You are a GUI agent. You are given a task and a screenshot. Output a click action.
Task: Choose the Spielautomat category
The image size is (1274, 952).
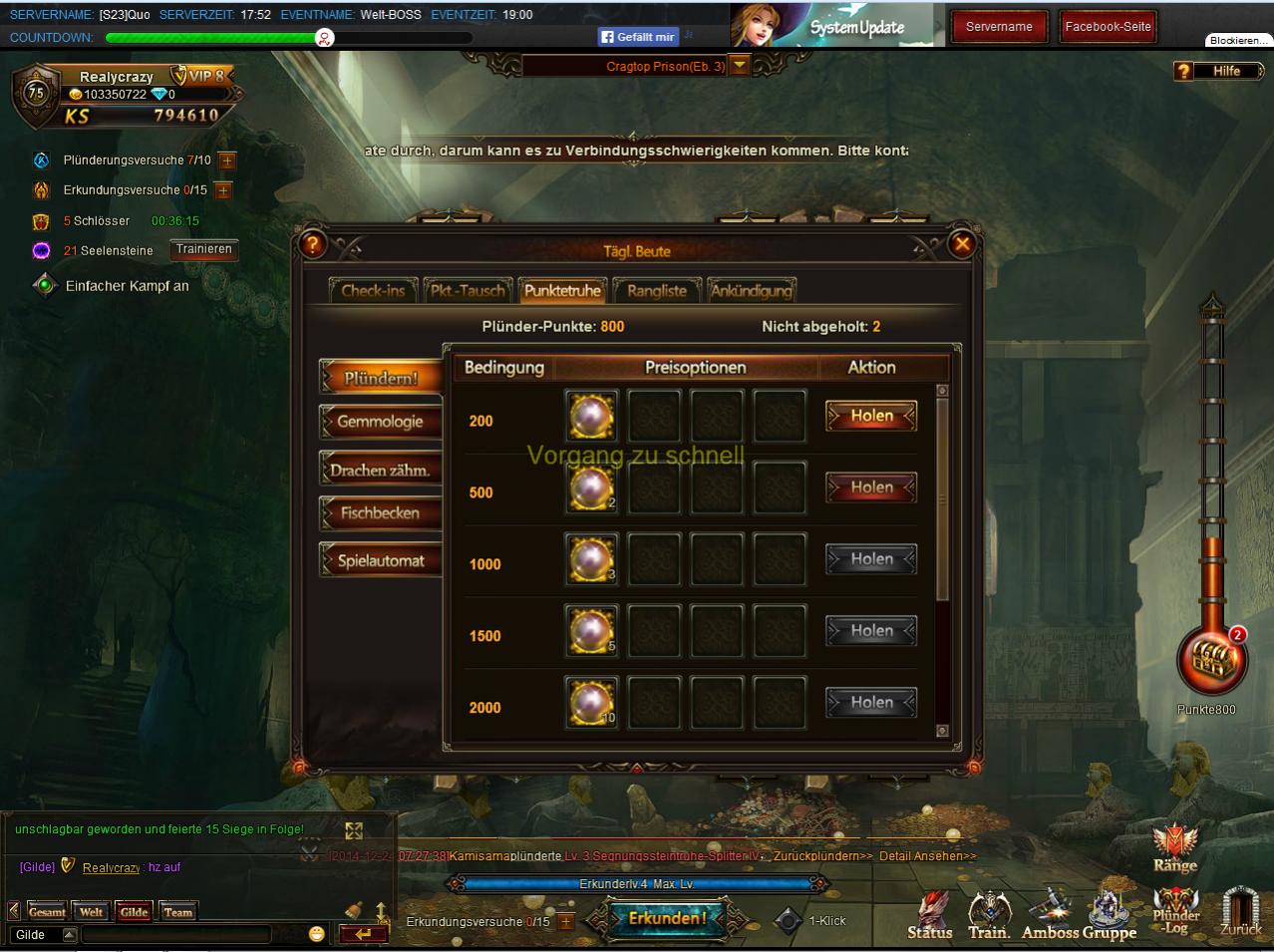click(x=380, y=560)
